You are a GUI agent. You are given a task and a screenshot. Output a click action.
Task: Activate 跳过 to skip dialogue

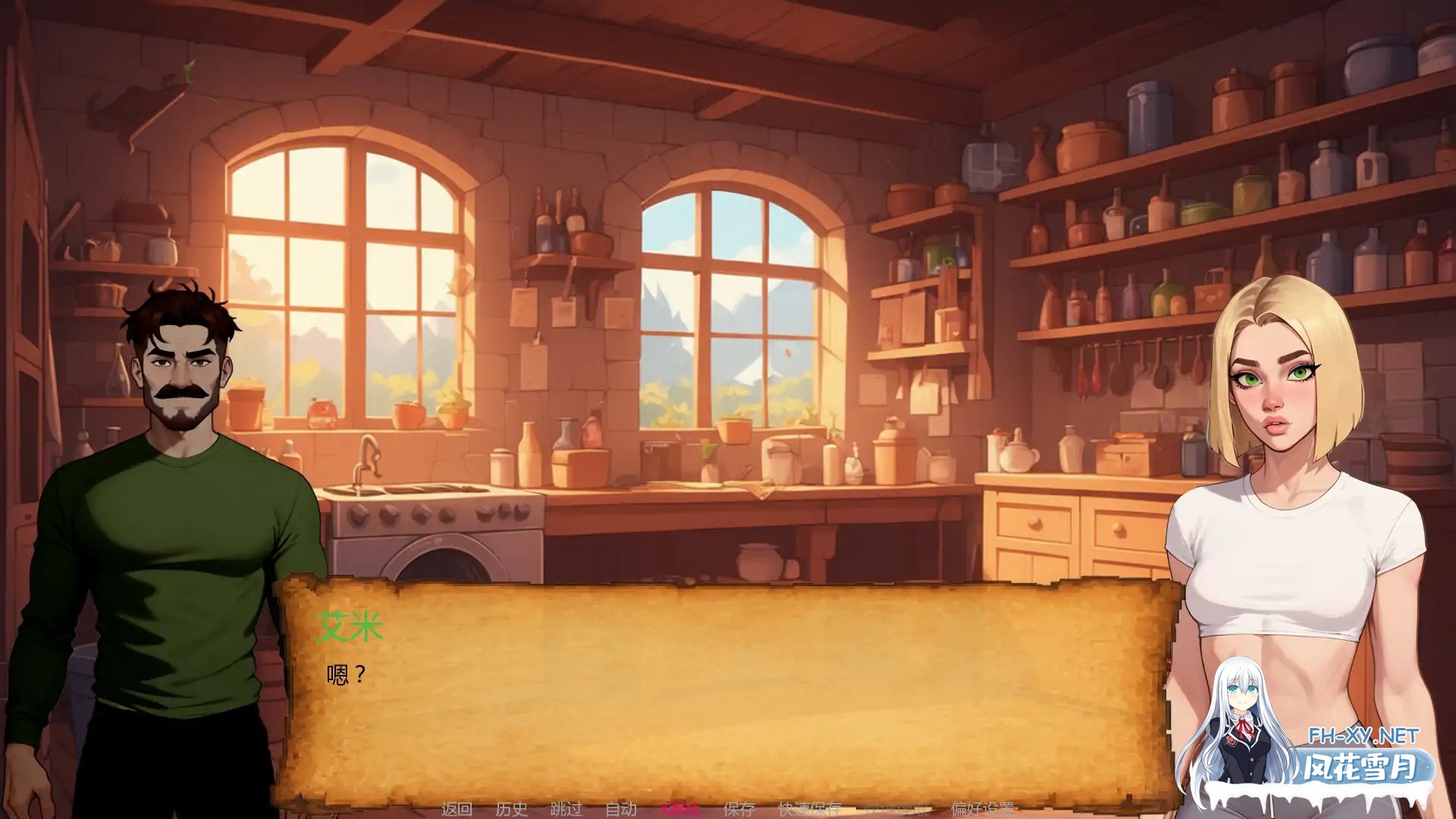click(567, 809)
